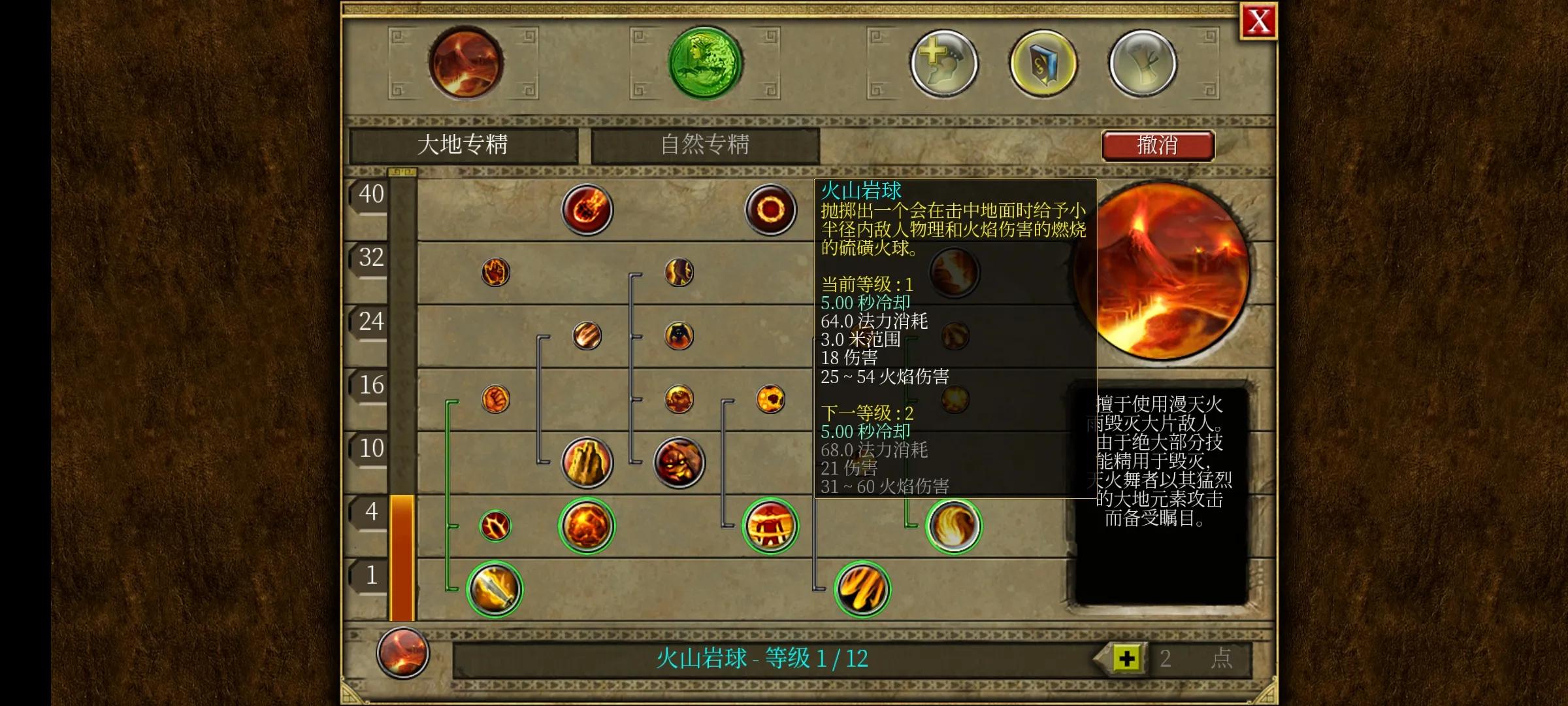Viewport: 1568px width, 706px height.
Task: Open the 自然专精 tab
Action: click(702, 144)
